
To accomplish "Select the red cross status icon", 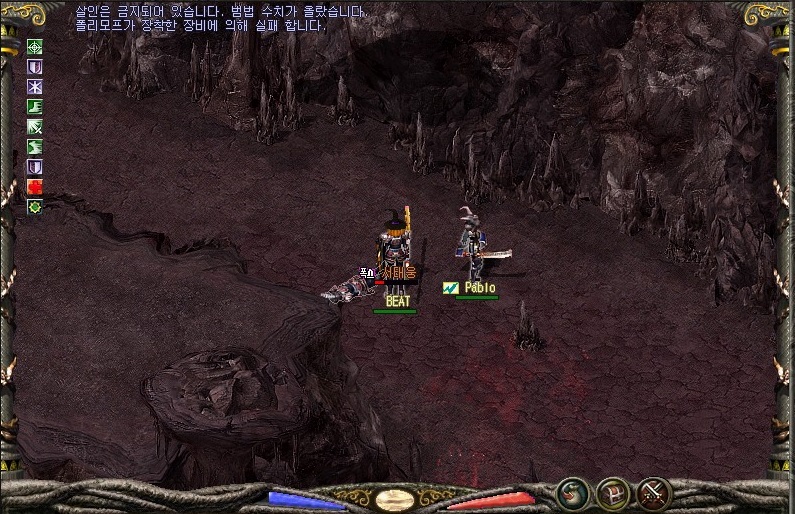I will (35, 186).
